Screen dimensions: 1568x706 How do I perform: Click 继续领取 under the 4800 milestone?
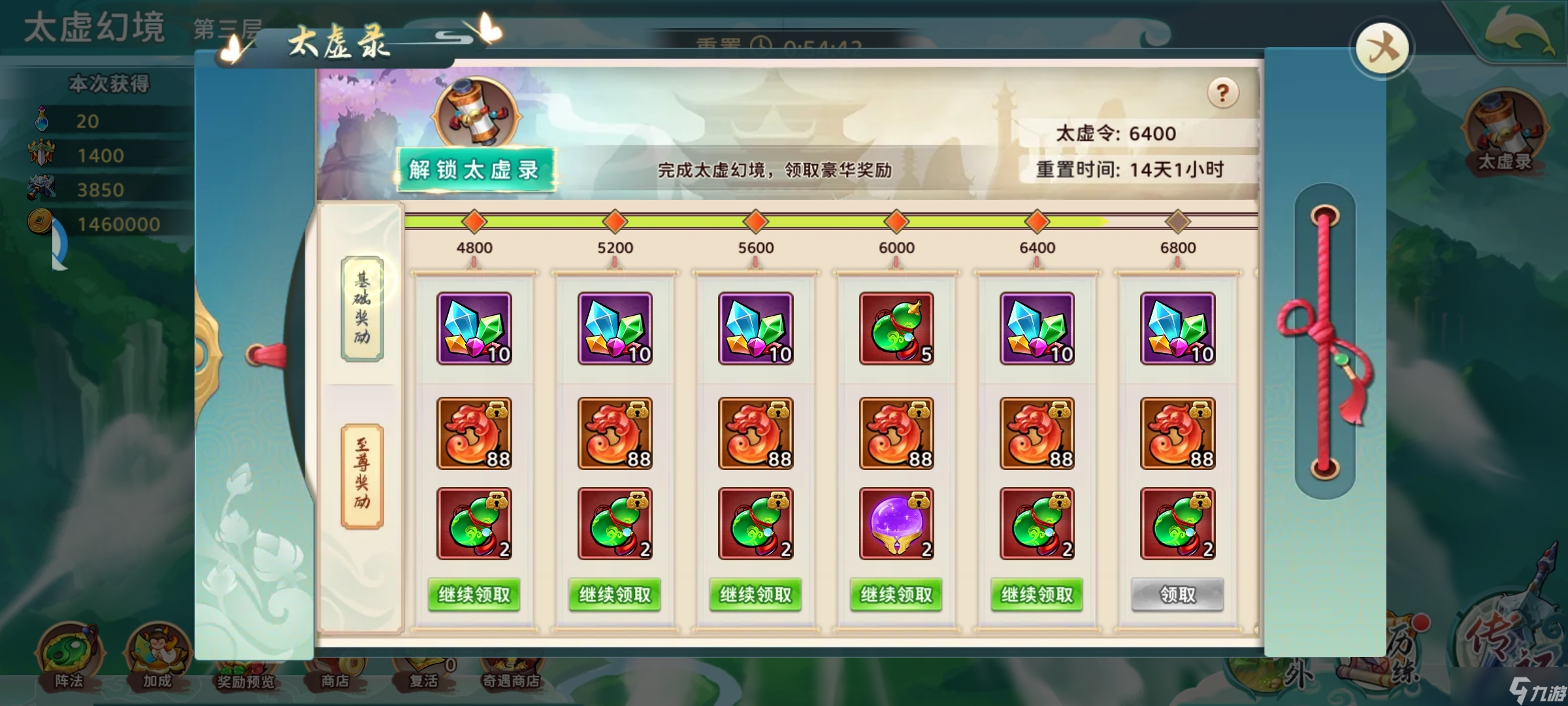tap(474, 595)
